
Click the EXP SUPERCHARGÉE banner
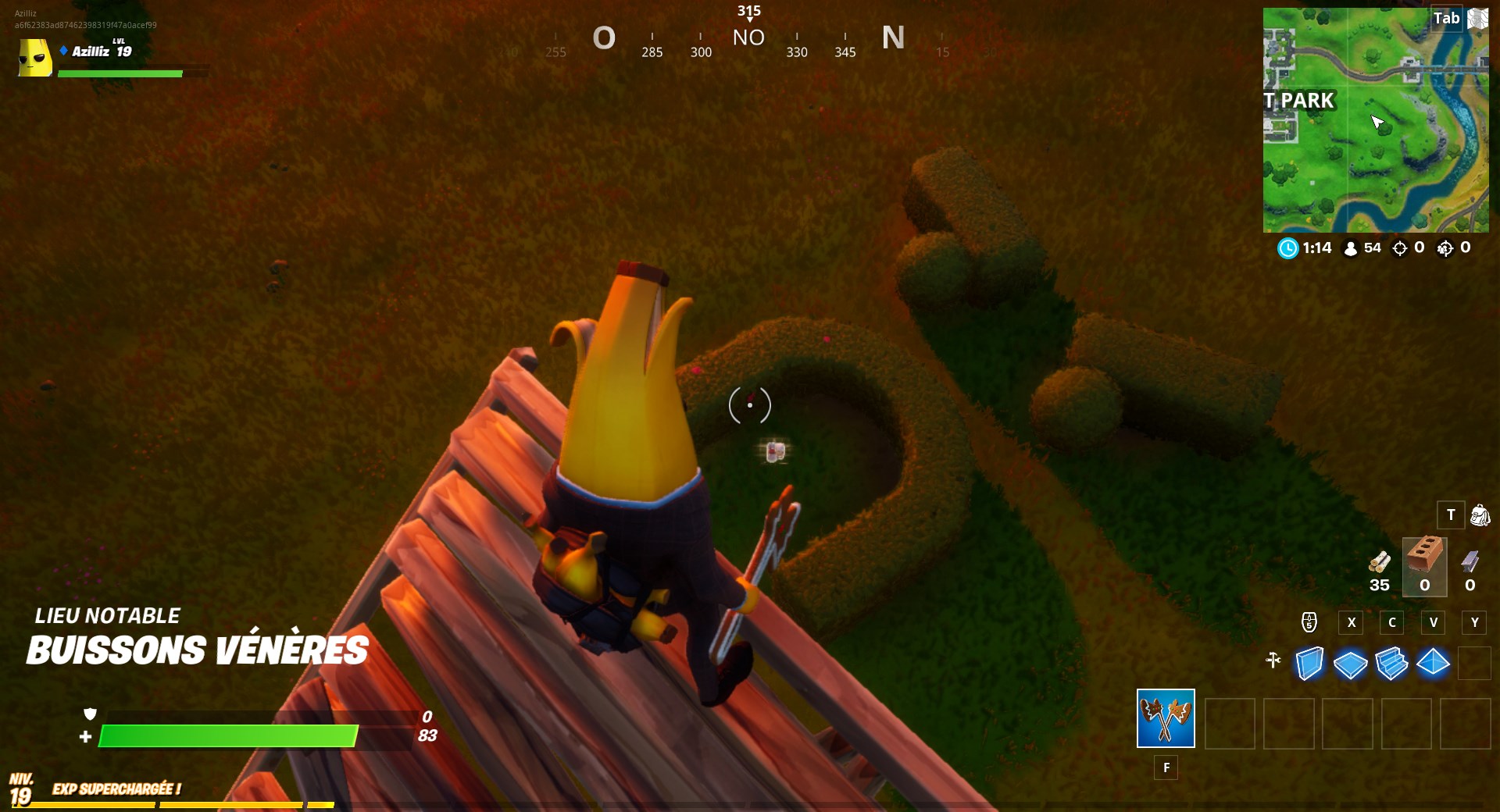117,789
